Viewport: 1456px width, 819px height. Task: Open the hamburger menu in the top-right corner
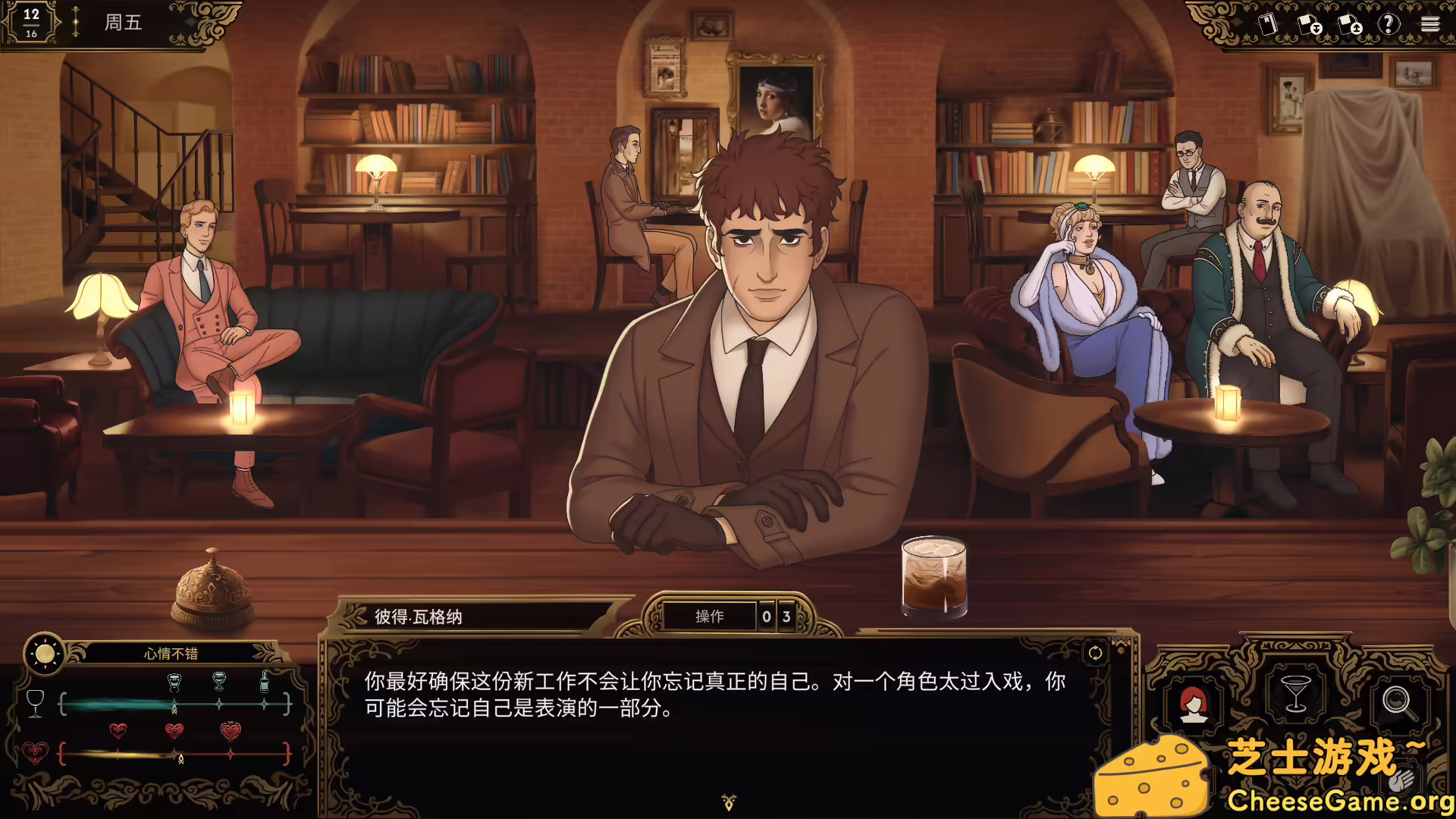point(1432,24)
